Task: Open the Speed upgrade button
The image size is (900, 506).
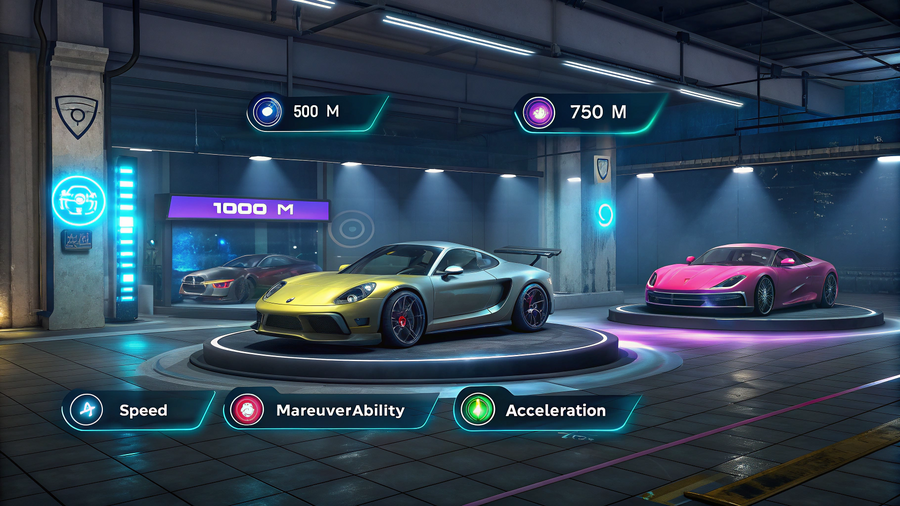Action: pos(138,410)
